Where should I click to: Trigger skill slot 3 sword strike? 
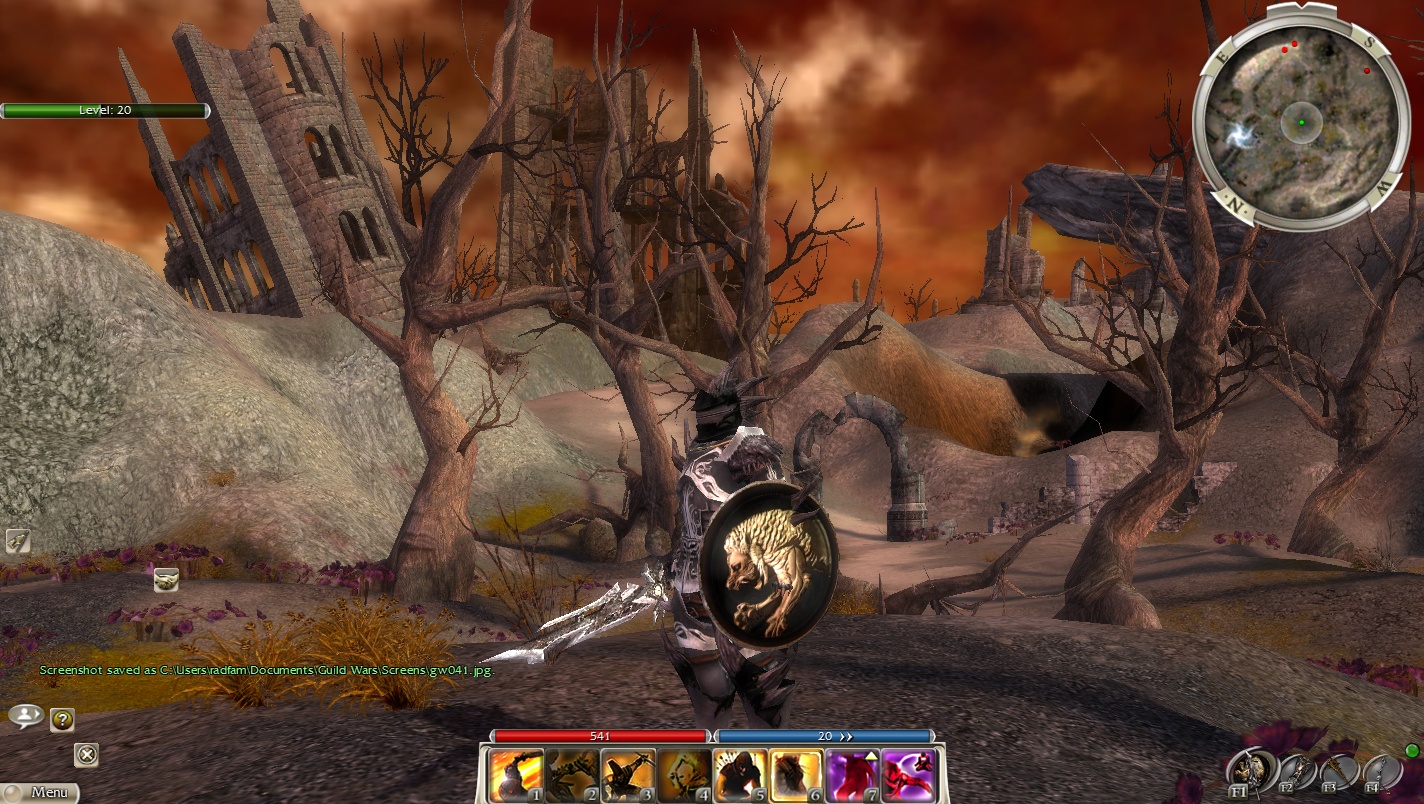[628, 776]
